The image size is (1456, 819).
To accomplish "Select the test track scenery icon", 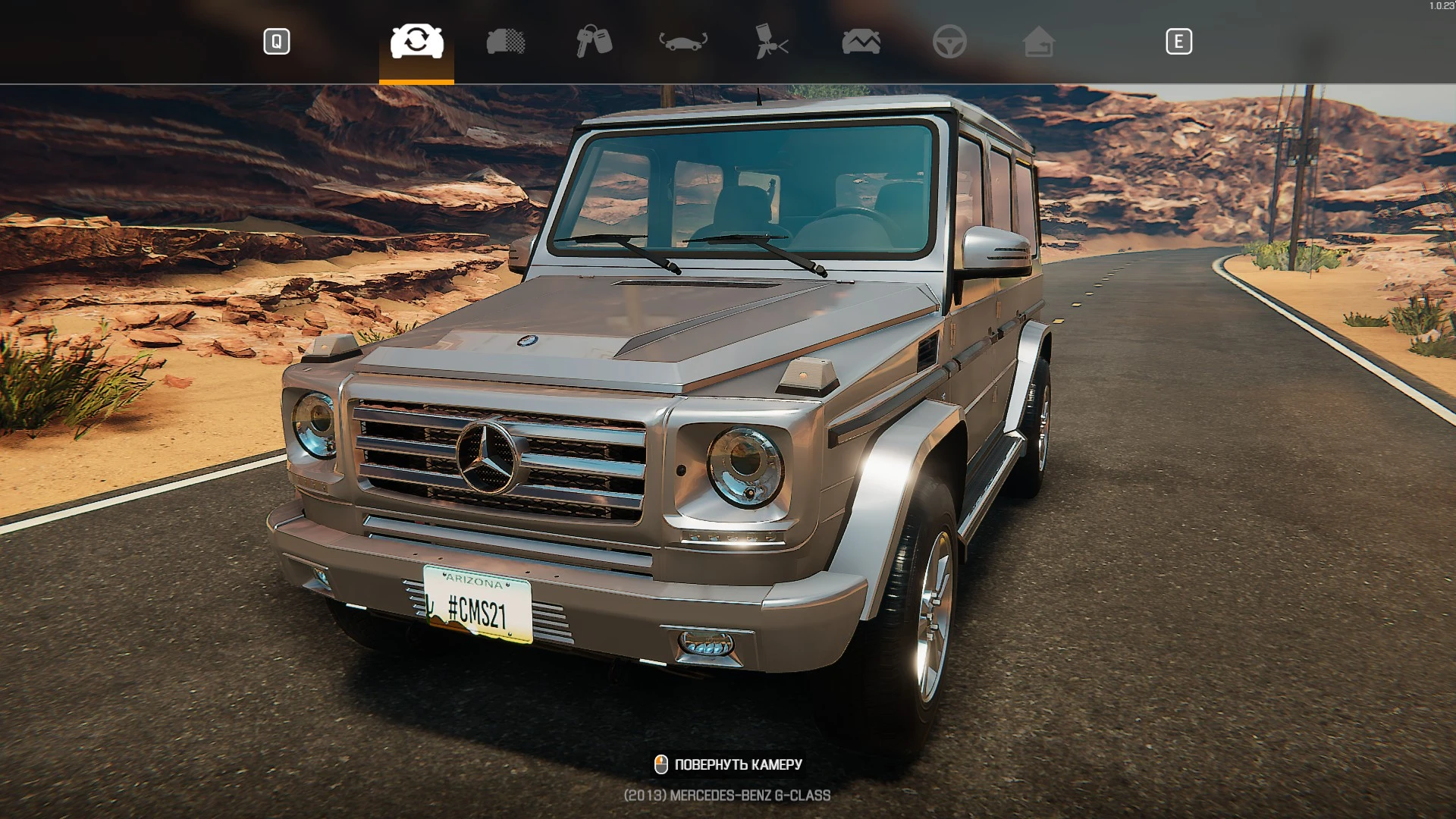I will 861,42.
